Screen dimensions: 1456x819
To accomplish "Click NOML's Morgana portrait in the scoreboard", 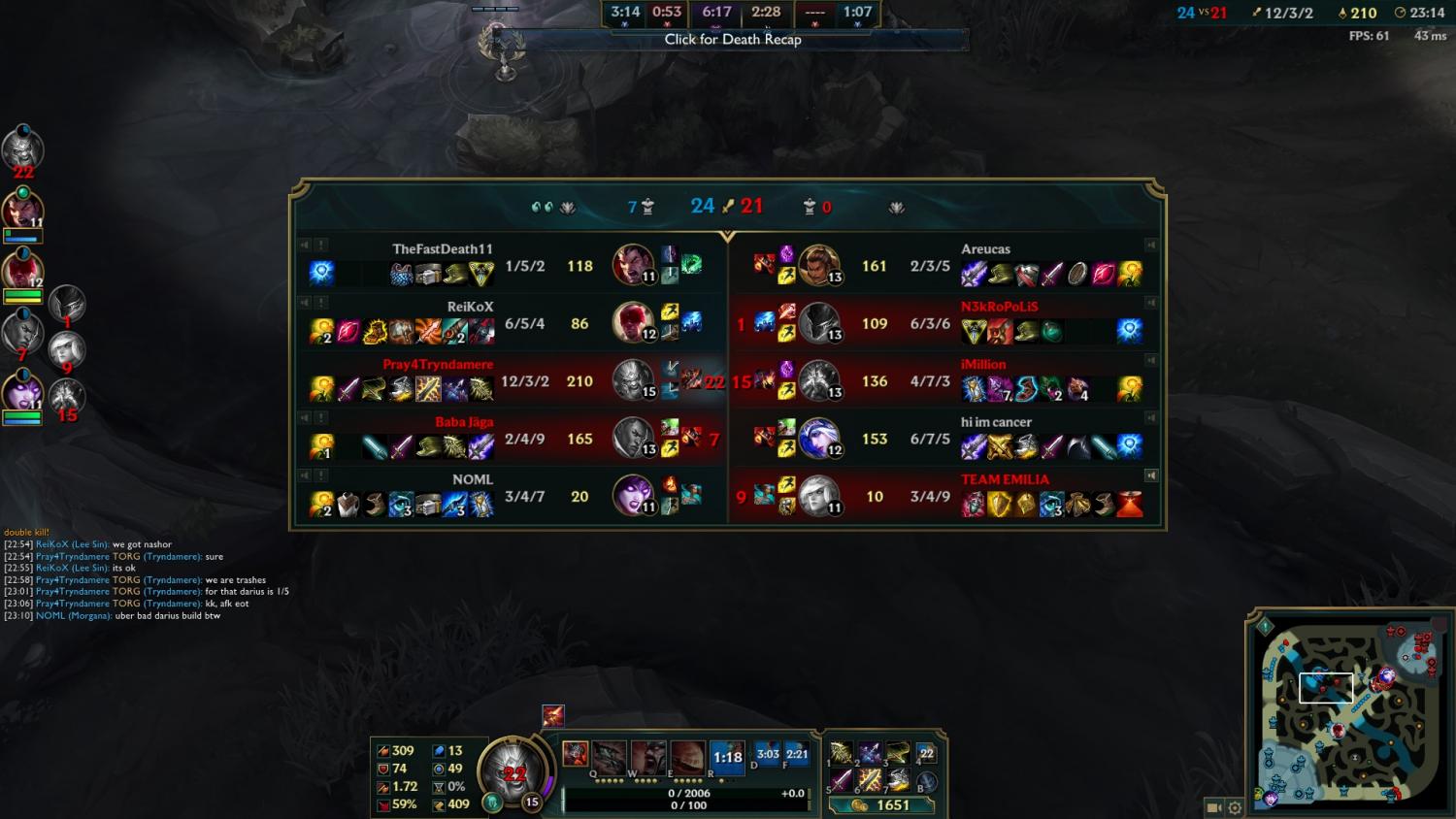I will [632, 495].
